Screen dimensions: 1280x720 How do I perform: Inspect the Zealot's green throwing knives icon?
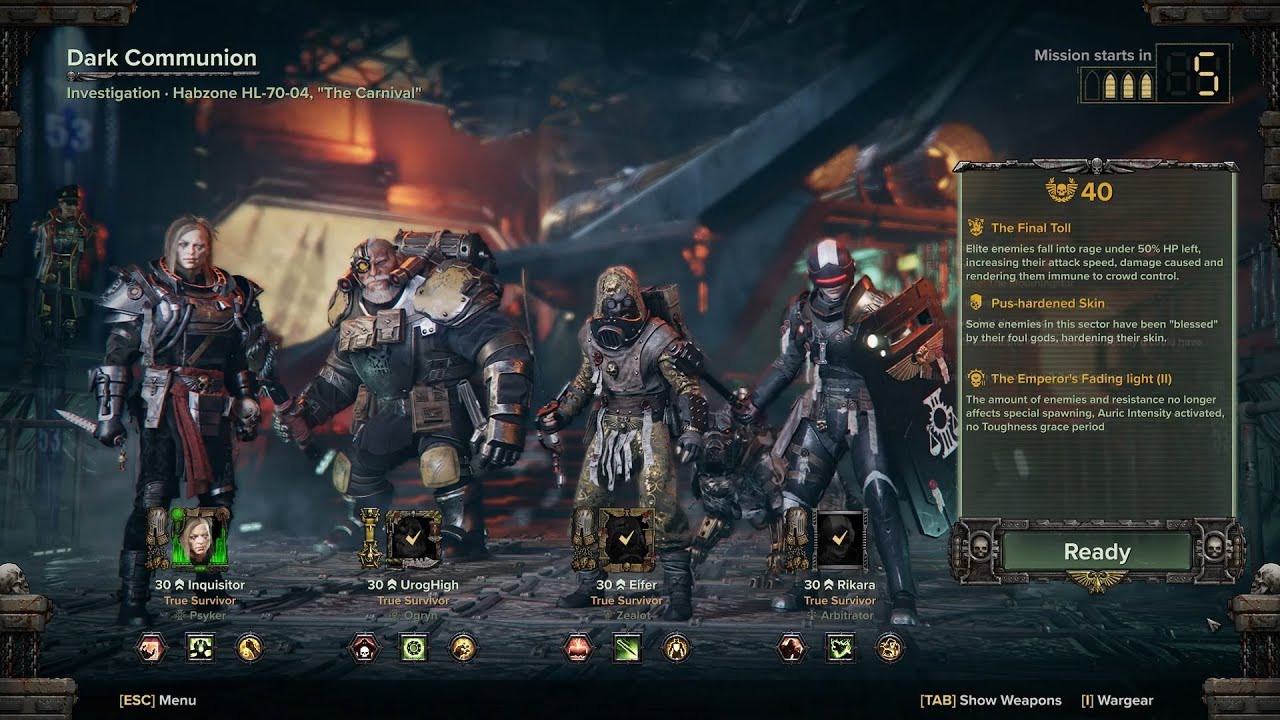pyautogui.click(x=627, y=648)
